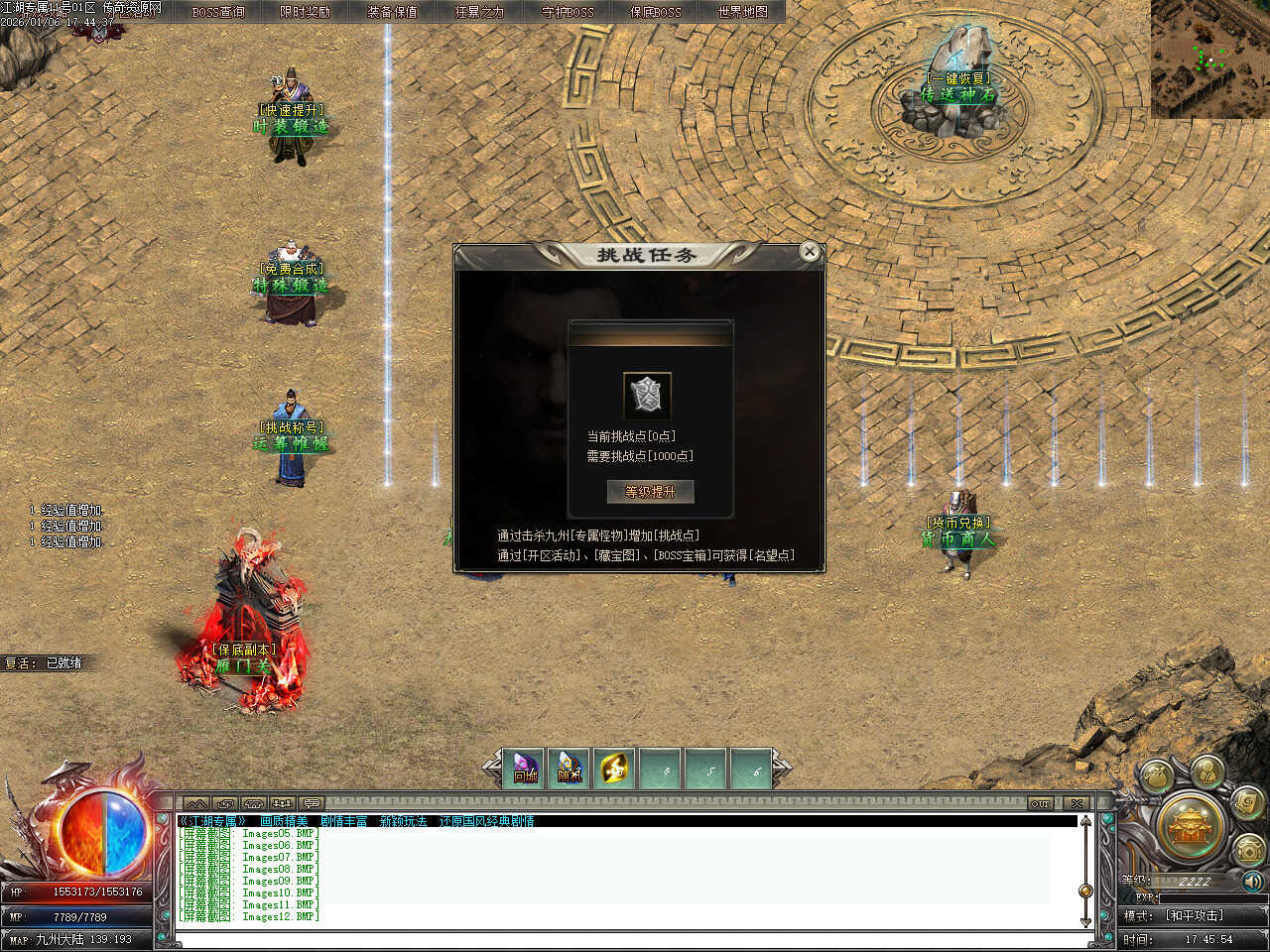
Task: Open the 世界地图 menu
Action: 743,12
